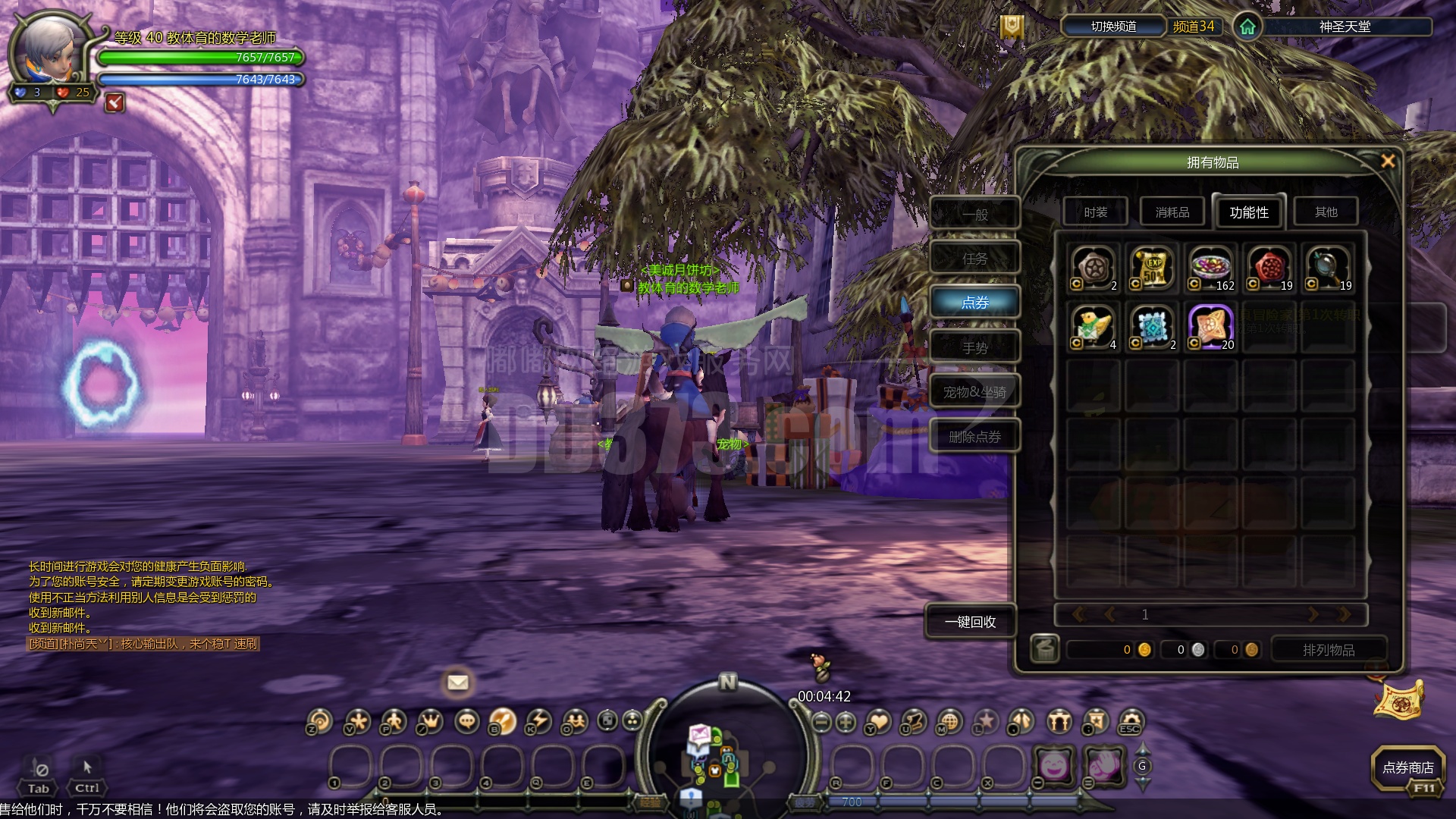Select the 其他 inventory tab
The image size is (1456, 819).
(1326, 212)
